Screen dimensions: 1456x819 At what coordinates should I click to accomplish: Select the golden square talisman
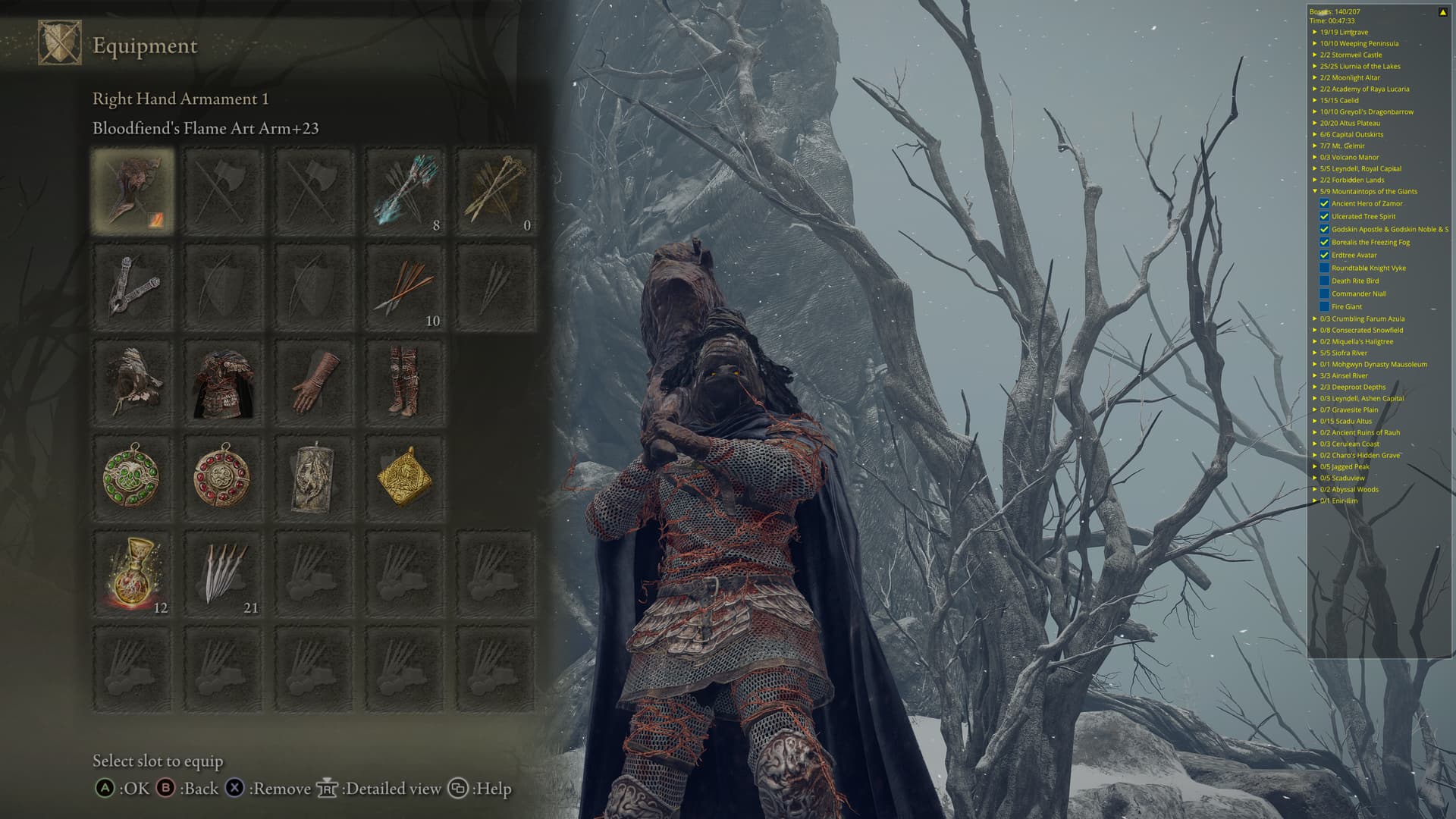[x=405, y=478]
